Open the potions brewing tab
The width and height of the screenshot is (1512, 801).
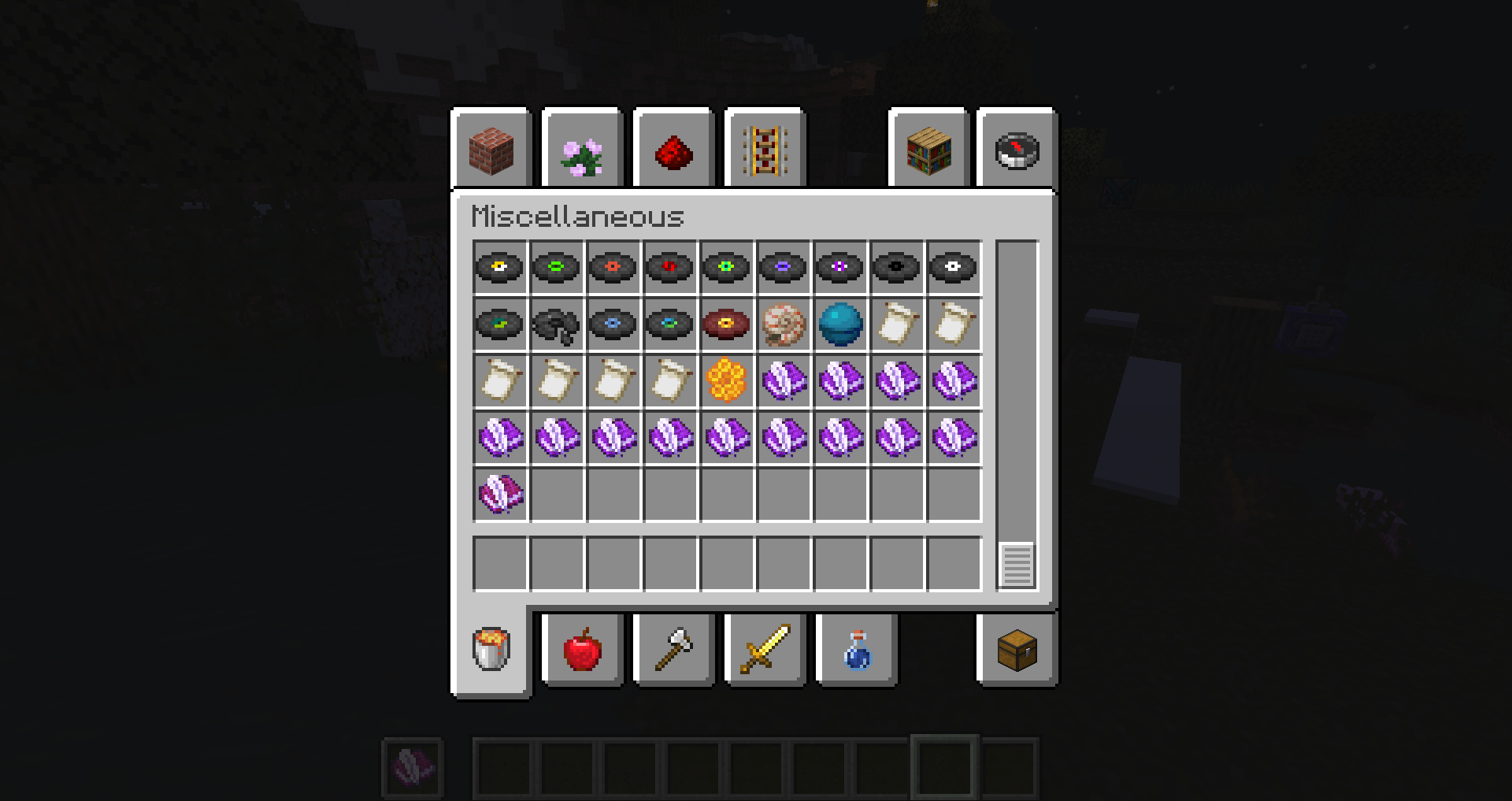(856, 650)
